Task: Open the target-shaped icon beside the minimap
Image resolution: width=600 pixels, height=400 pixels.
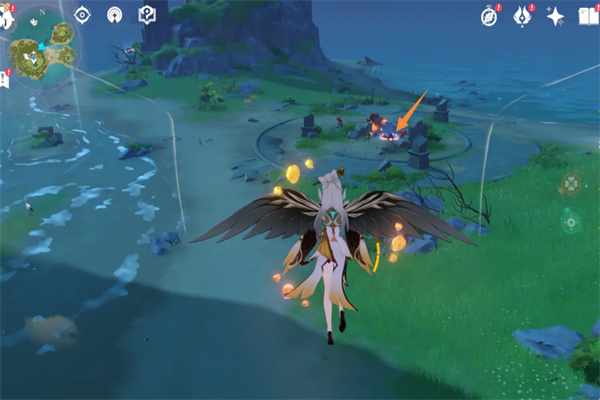Action: [x=83, y=14]
